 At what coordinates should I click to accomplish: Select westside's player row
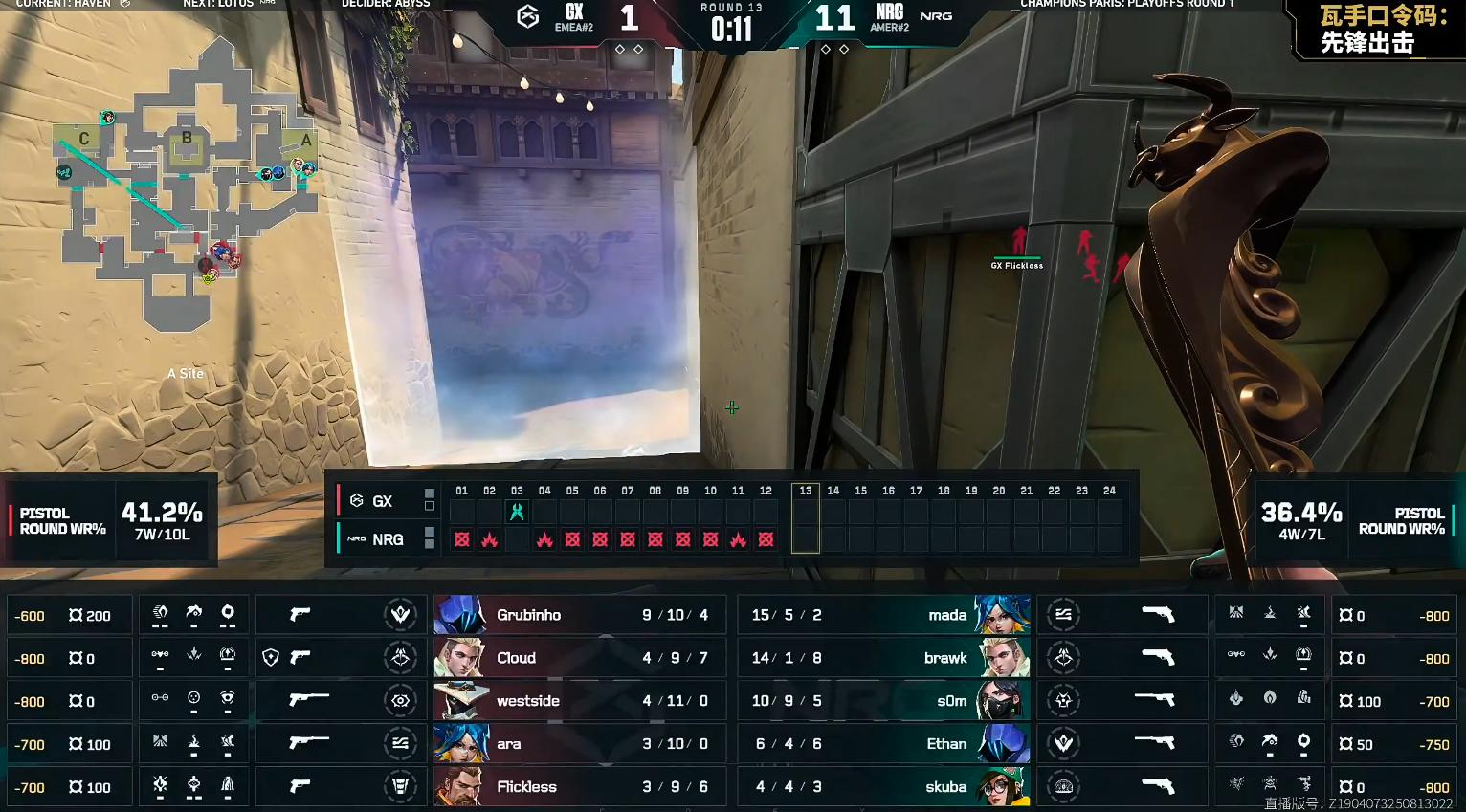click(579, 701)
